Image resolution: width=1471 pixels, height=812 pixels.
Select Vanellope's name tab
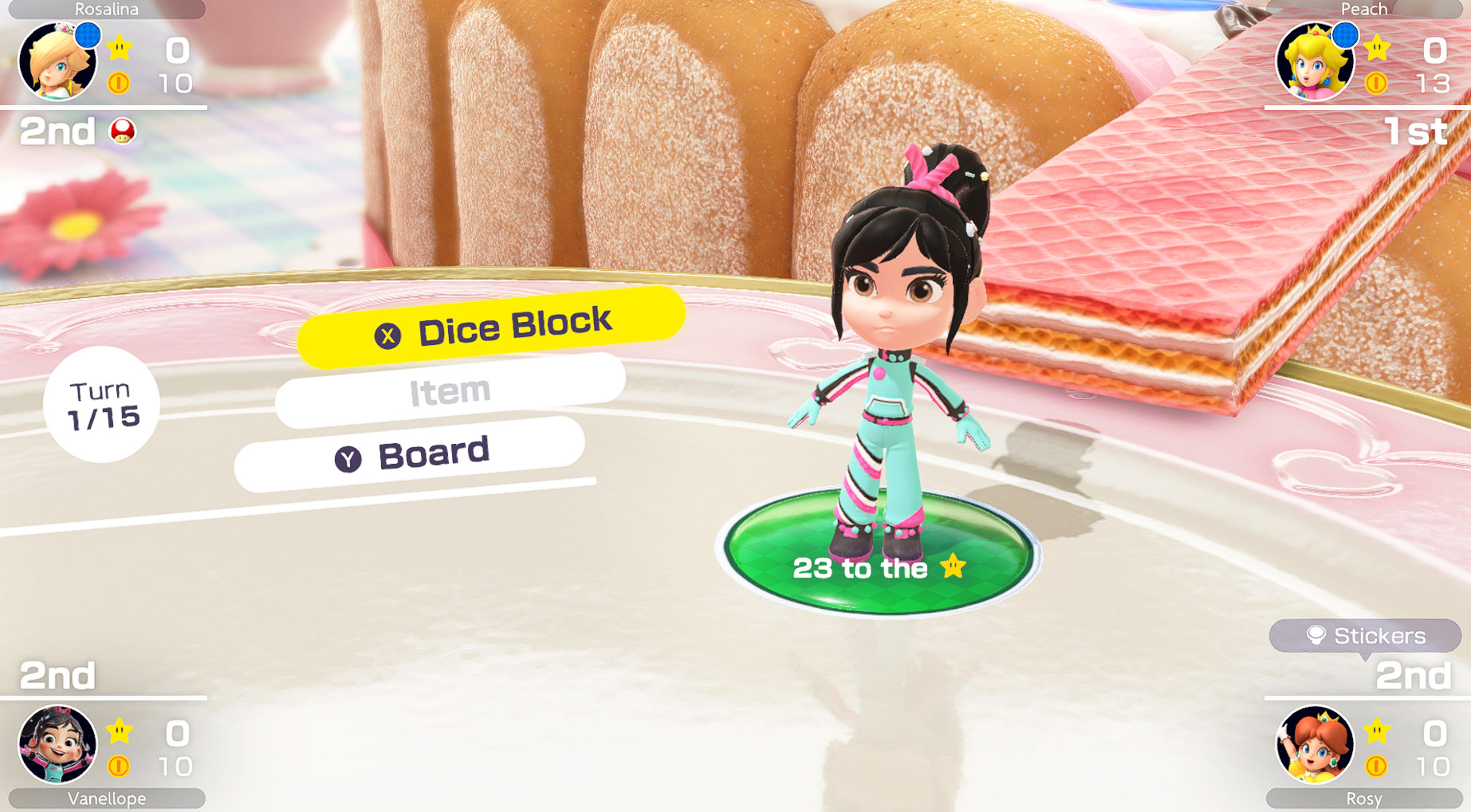coord(106,798)
